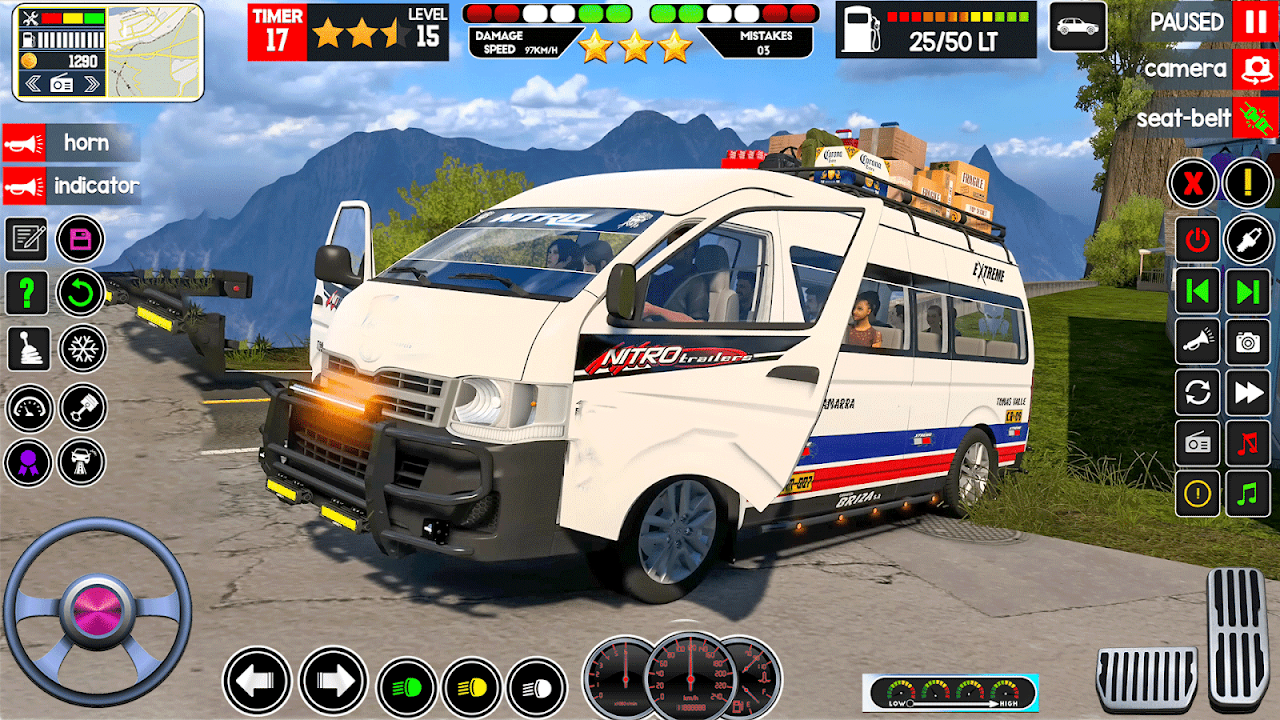This screenshot has width=1280, height=720.
Task: Tap the red power engine button
Action: pyautogui.click(x=1196, y=239)
